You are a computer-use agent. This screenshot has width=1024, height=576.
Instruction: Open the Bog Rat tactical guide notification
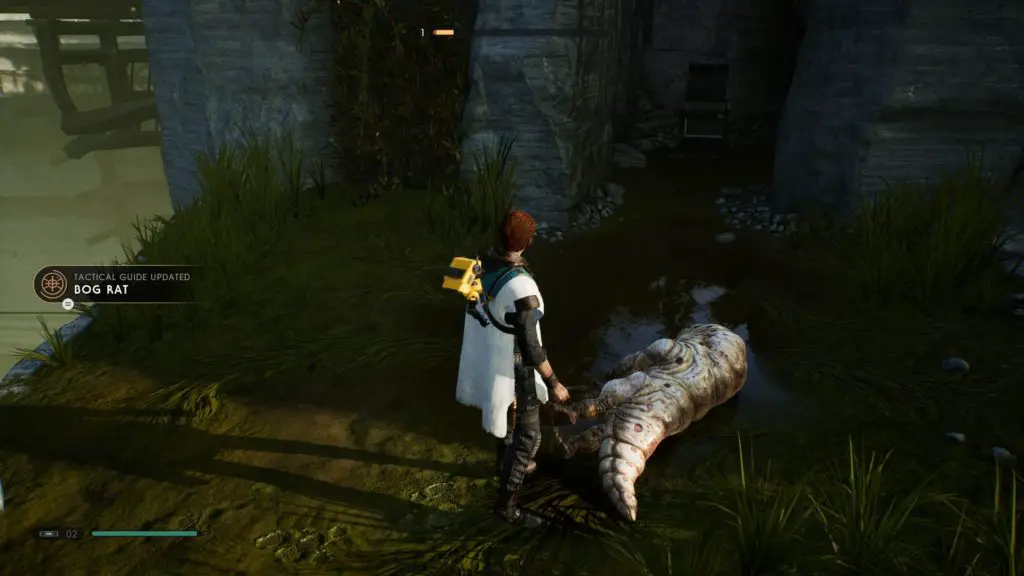coord(118,284)
